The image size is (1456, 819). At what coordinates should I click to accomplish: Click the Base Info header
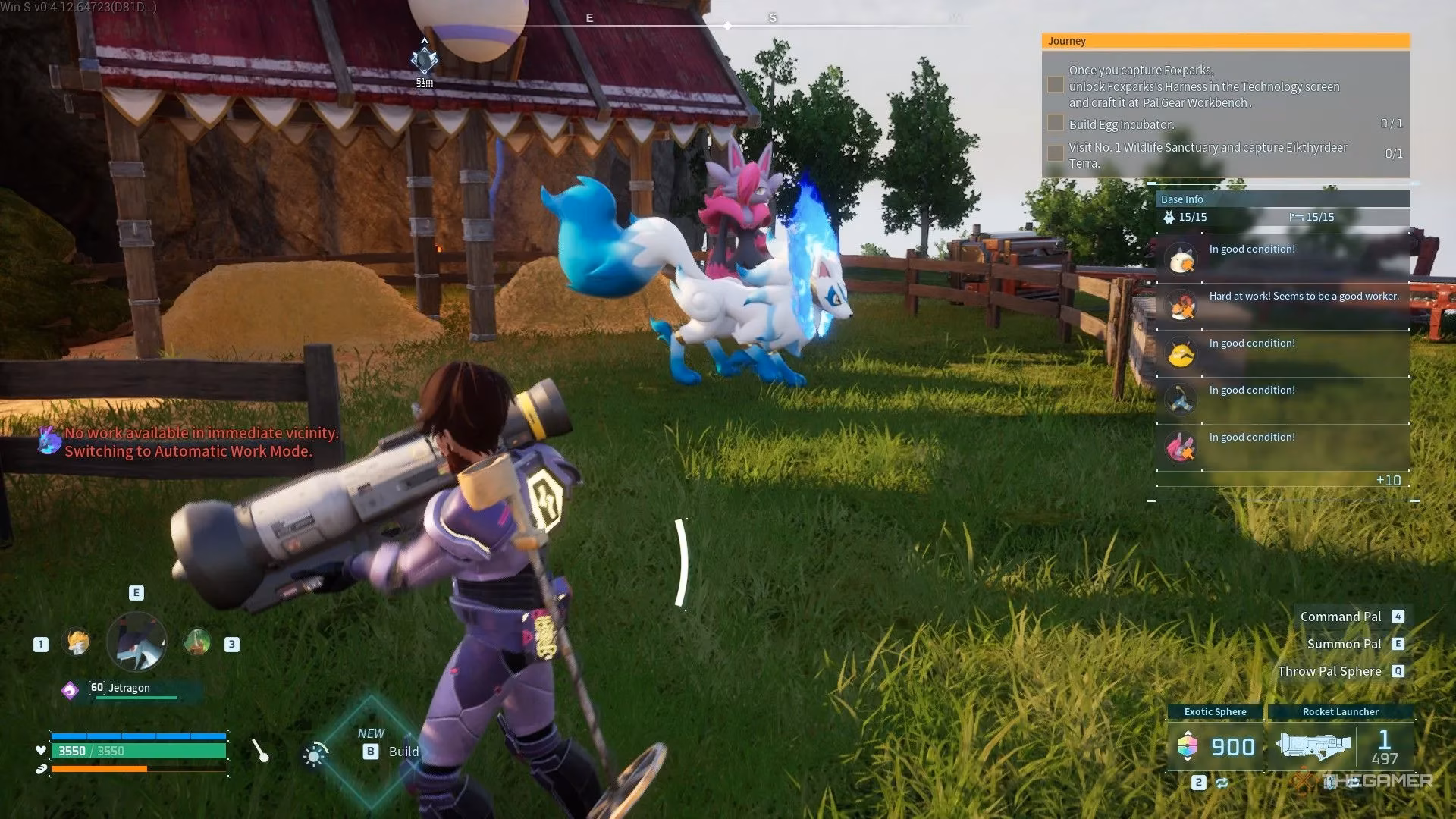point(1282,199)
